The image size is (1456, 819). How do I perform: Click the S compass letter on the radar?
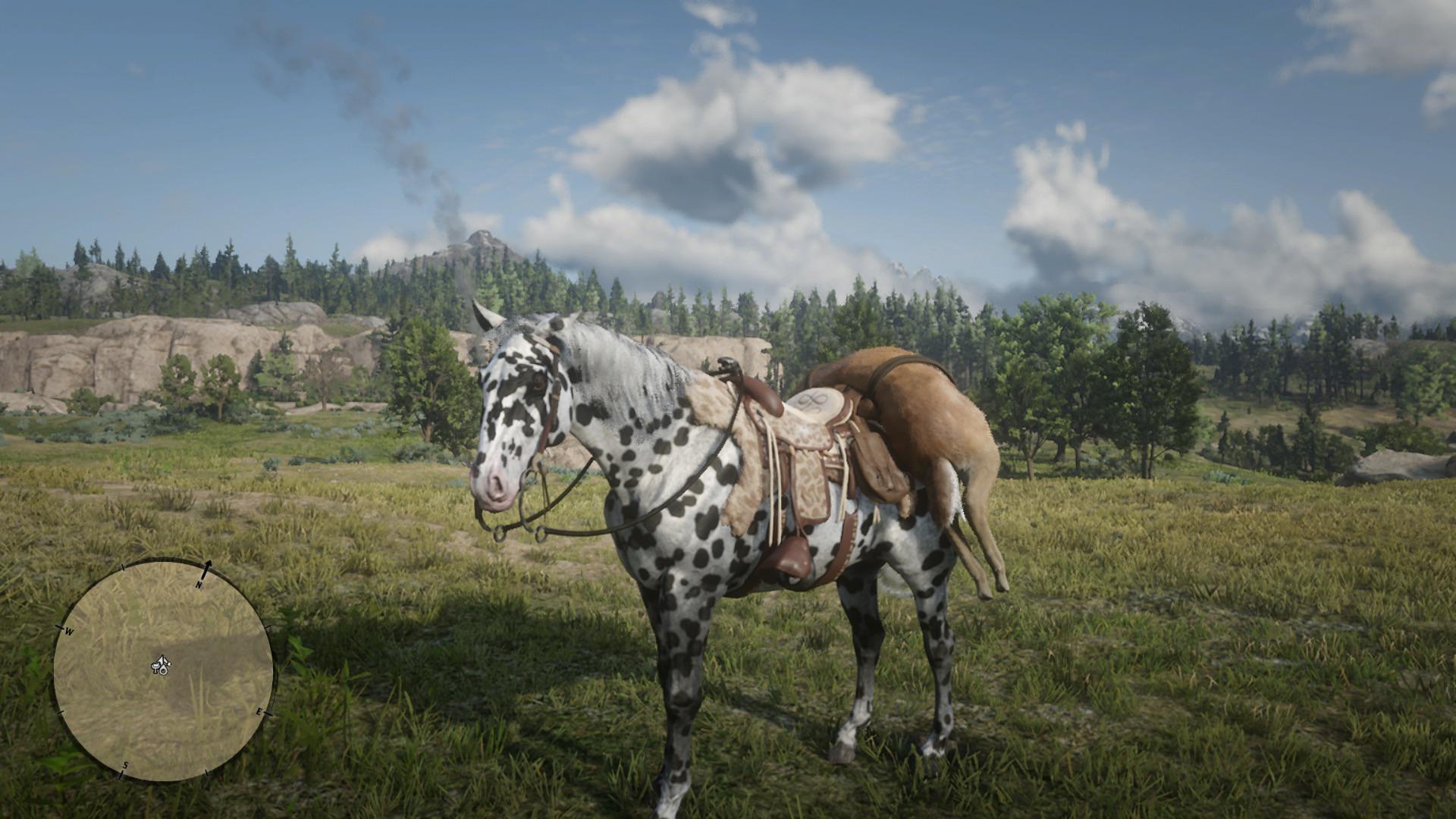coord(125,765)
